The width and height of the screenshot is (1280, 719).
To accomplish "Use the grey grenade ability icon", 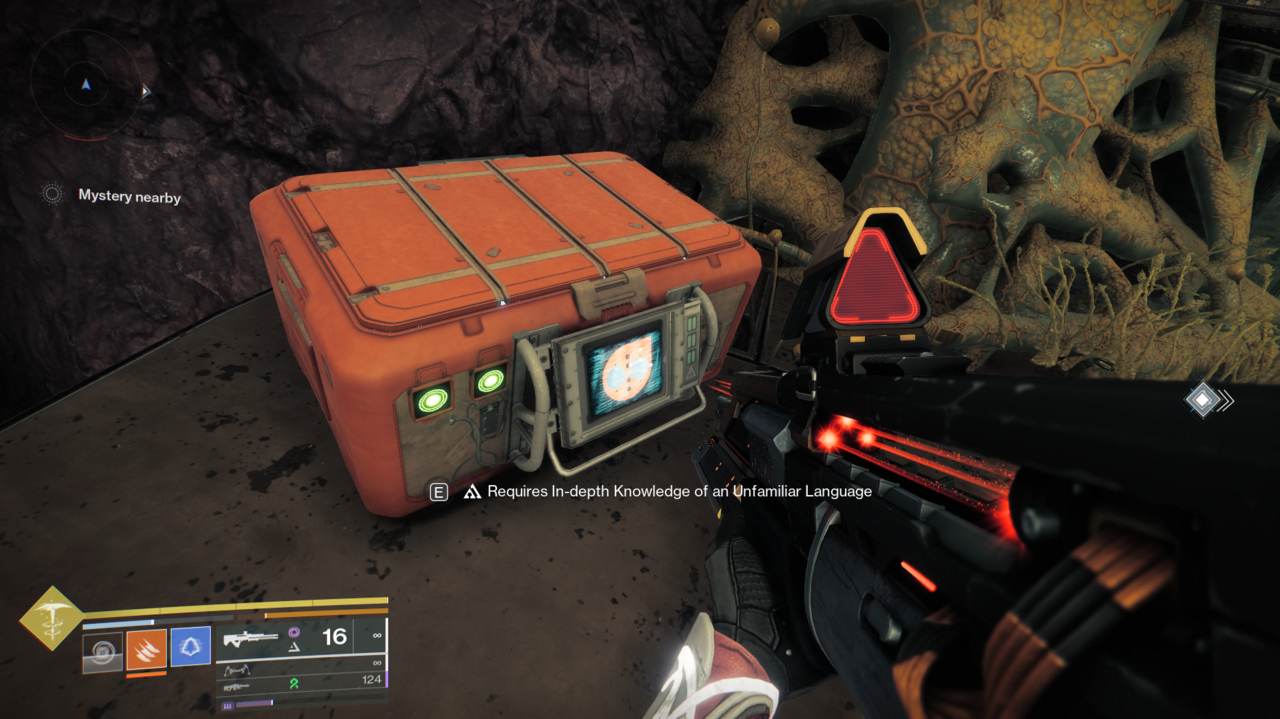I will pyautogui.click(x=102, y=651).
